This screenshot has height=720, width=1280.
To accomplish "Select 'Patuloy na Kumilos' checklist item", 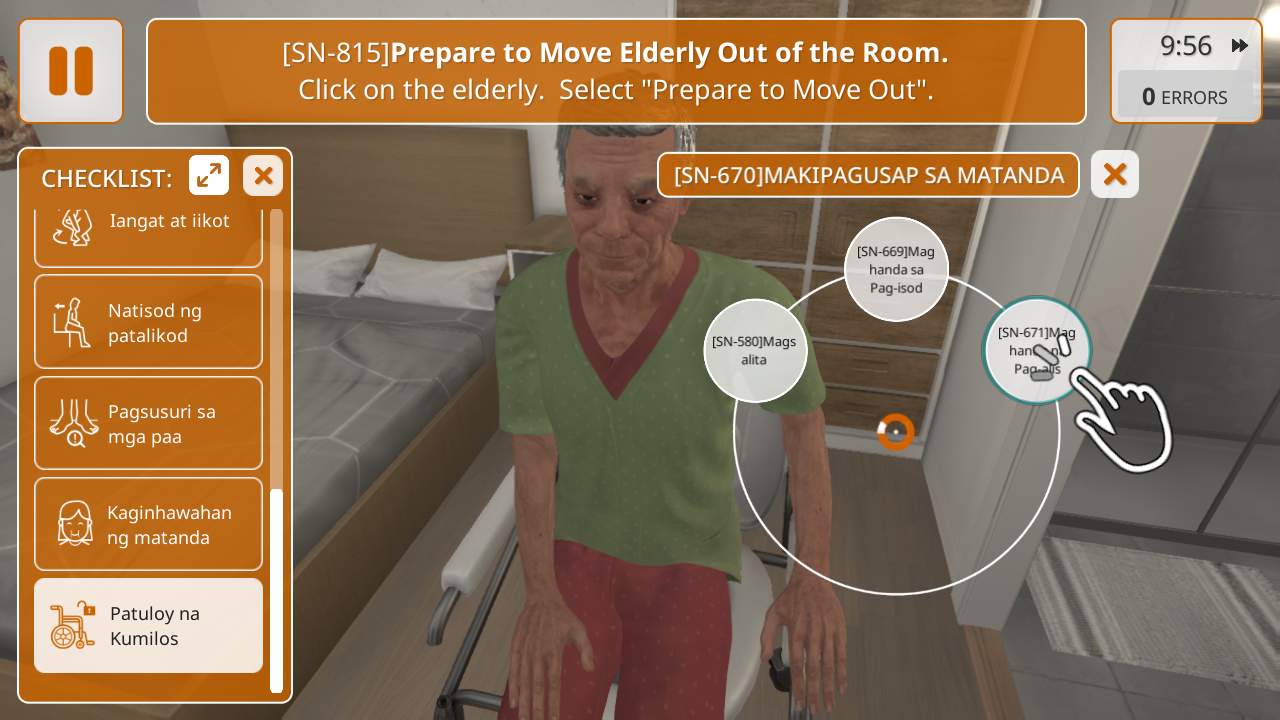I will [148, 625].
